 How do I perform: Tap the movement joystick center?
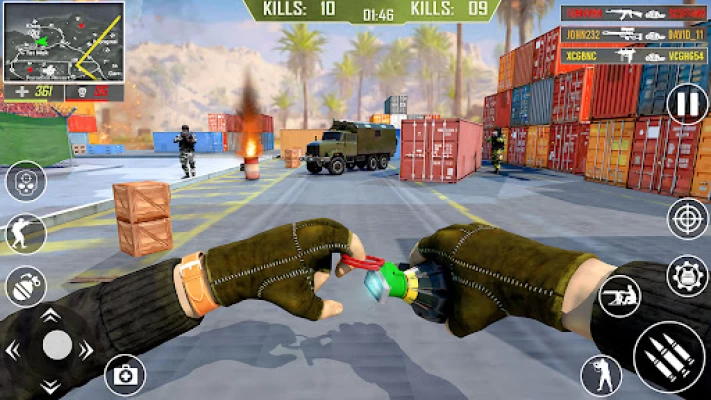57,345
